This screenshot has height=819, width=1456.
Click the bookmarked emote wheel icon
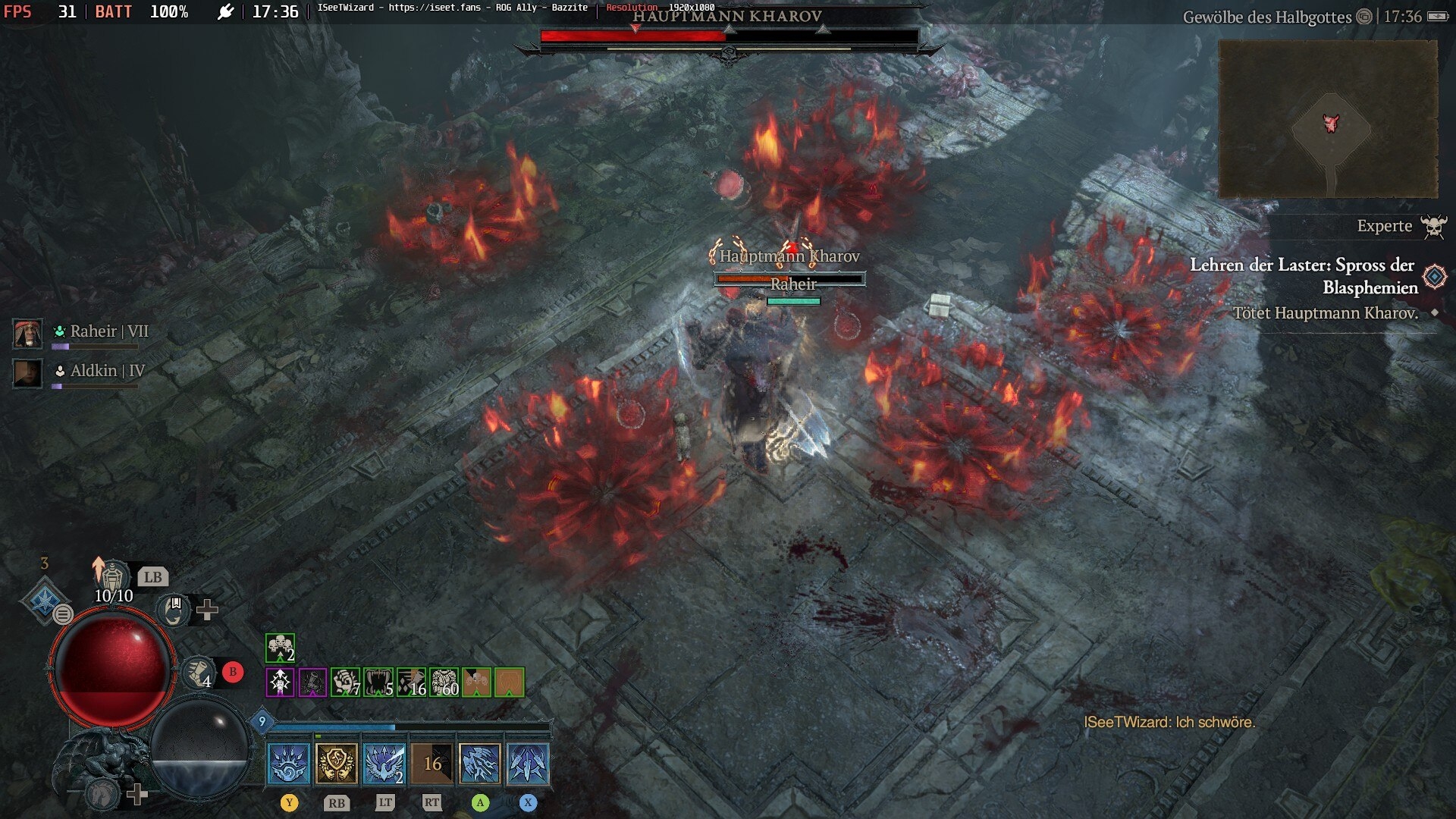tap(174, 609)
